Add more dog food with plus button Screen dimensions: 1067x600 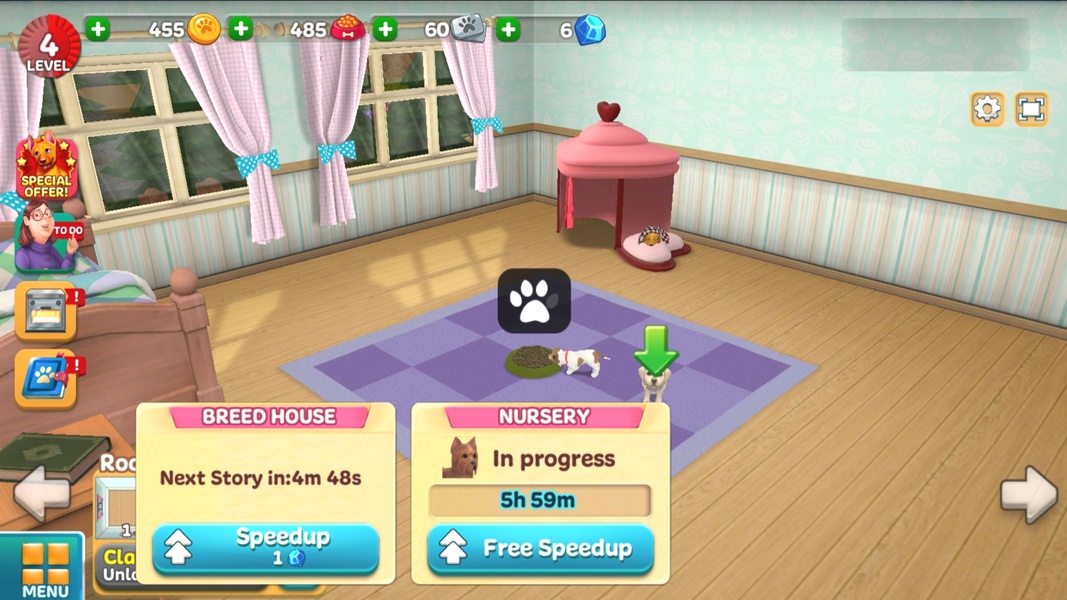point(241,29)
